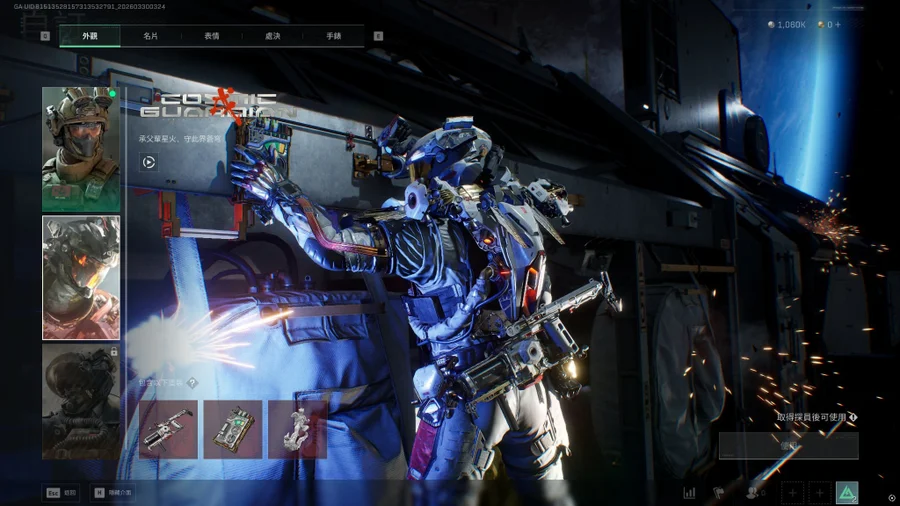Inspect the white figurine item in bundle
The image size is (900, 506).
point(297,429)
